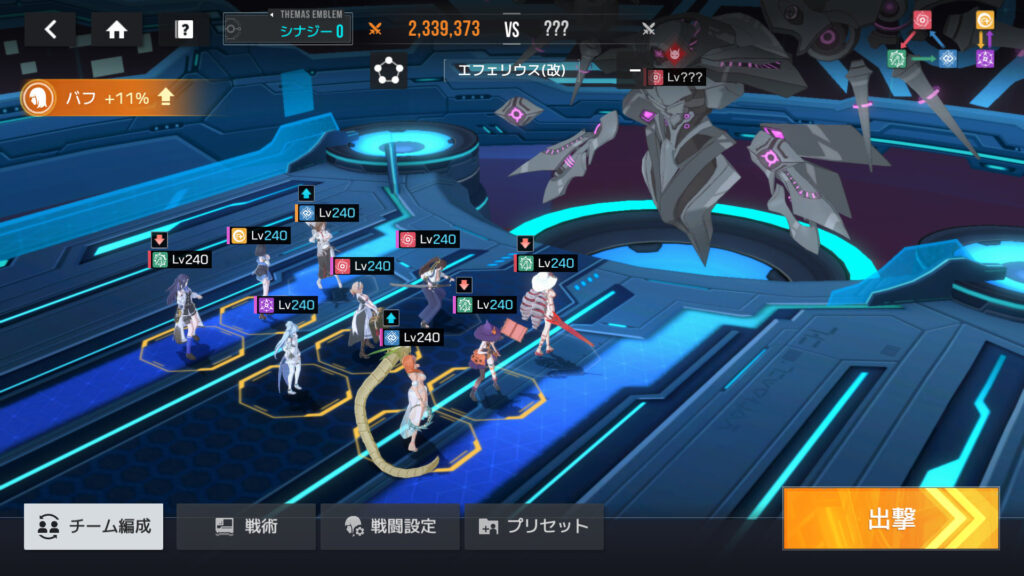
Task: Switch to the 戦術 tactics tab
Action: (x=246, y=526)
